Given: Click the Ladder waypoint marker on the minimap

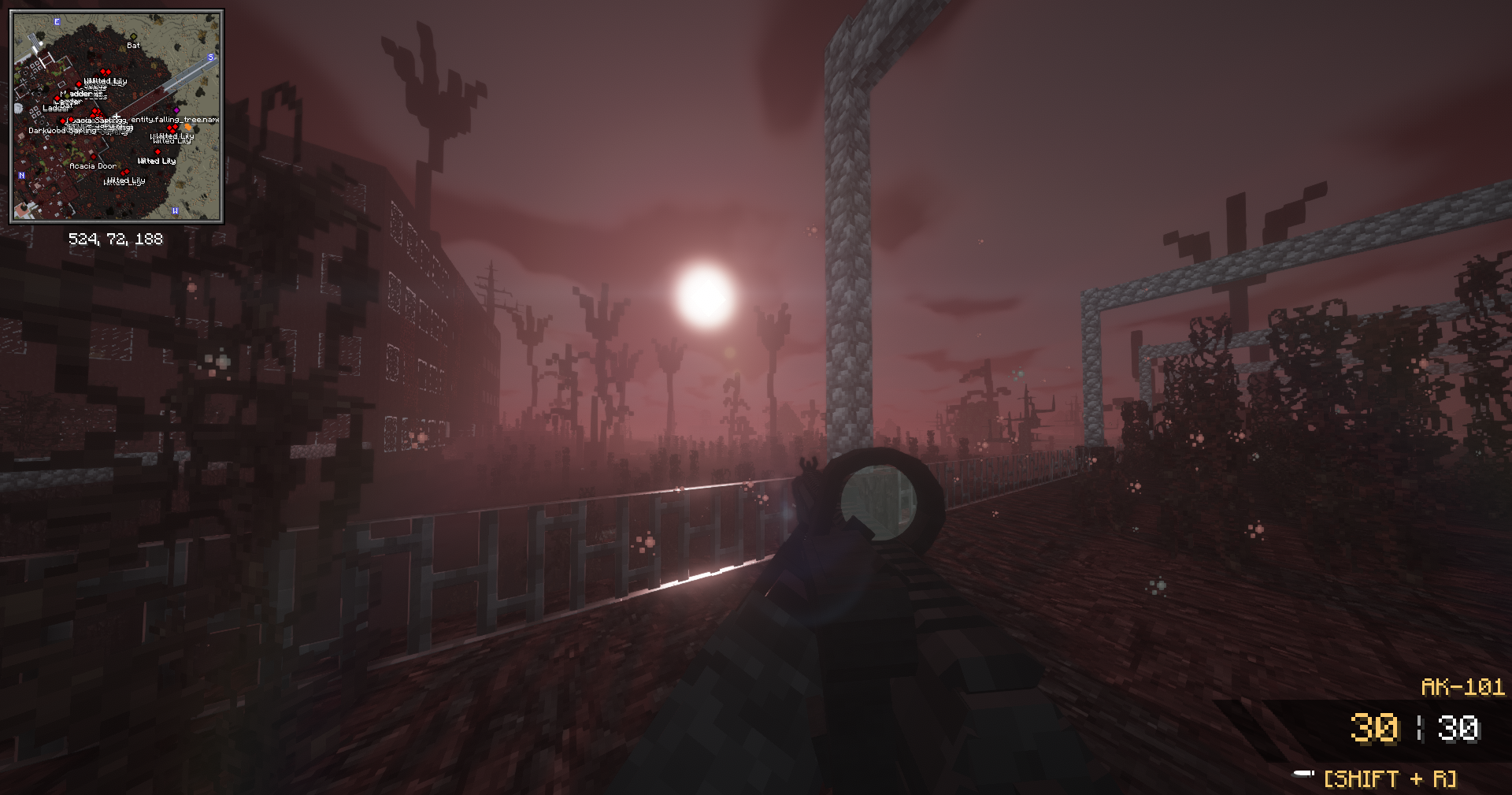Looking at the screenshot, I should (x=57, y=98).
